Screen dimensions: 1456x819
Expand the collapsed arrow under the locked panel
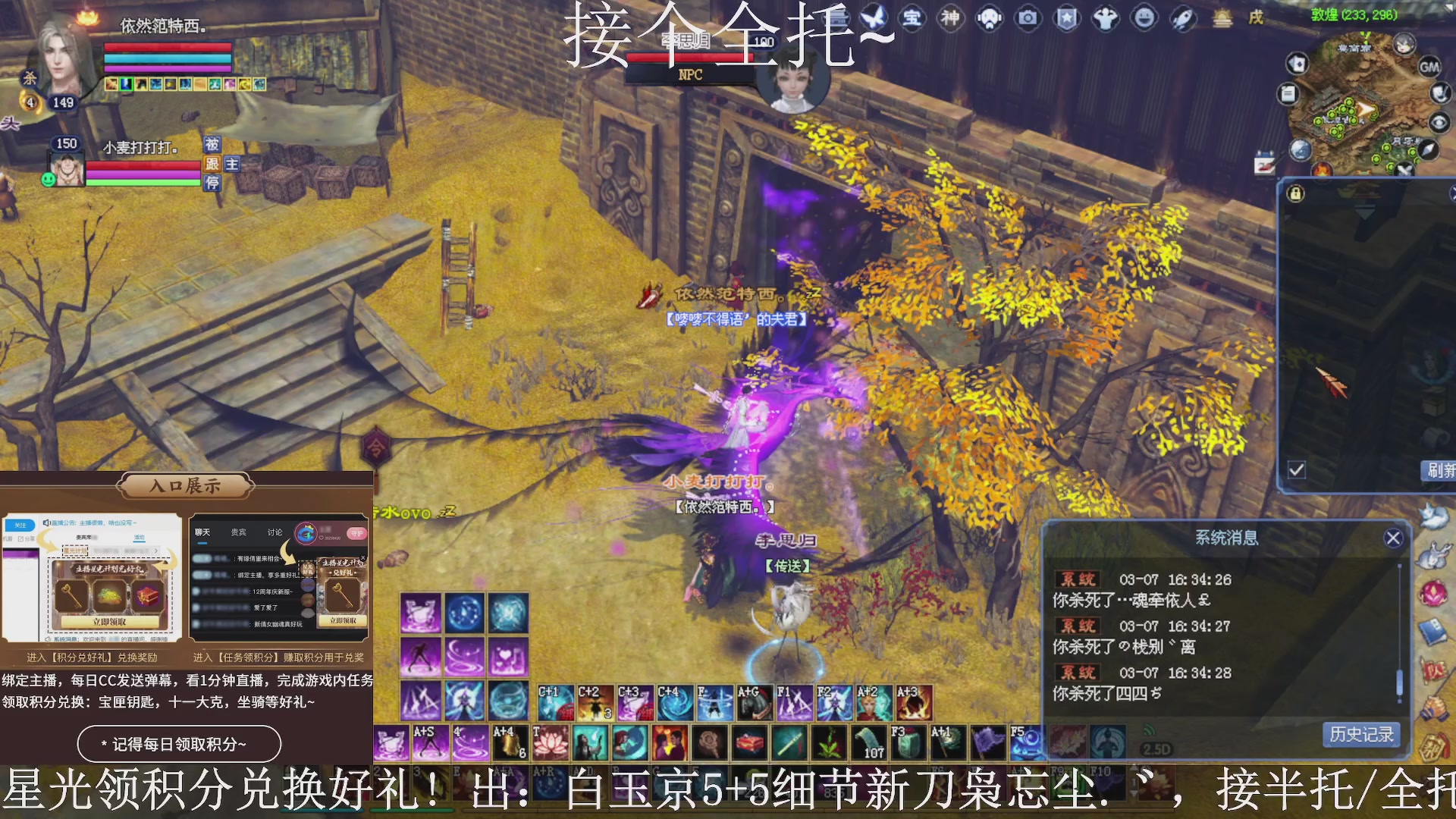(1364, 212)
